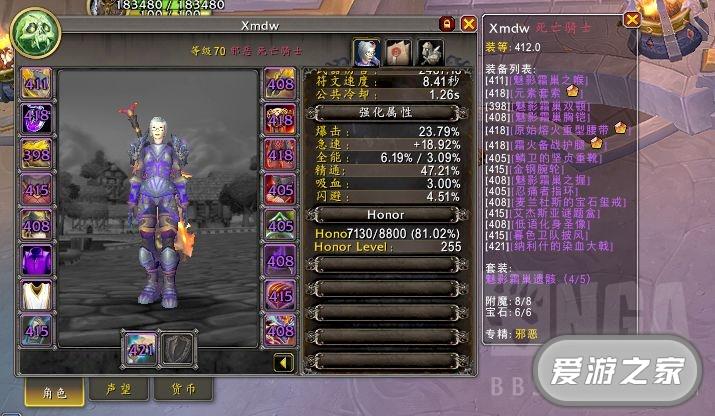Viewport: 715px width, 416px height.
Task: Click the purple shirt equipment slot
Action: [38, 260]
